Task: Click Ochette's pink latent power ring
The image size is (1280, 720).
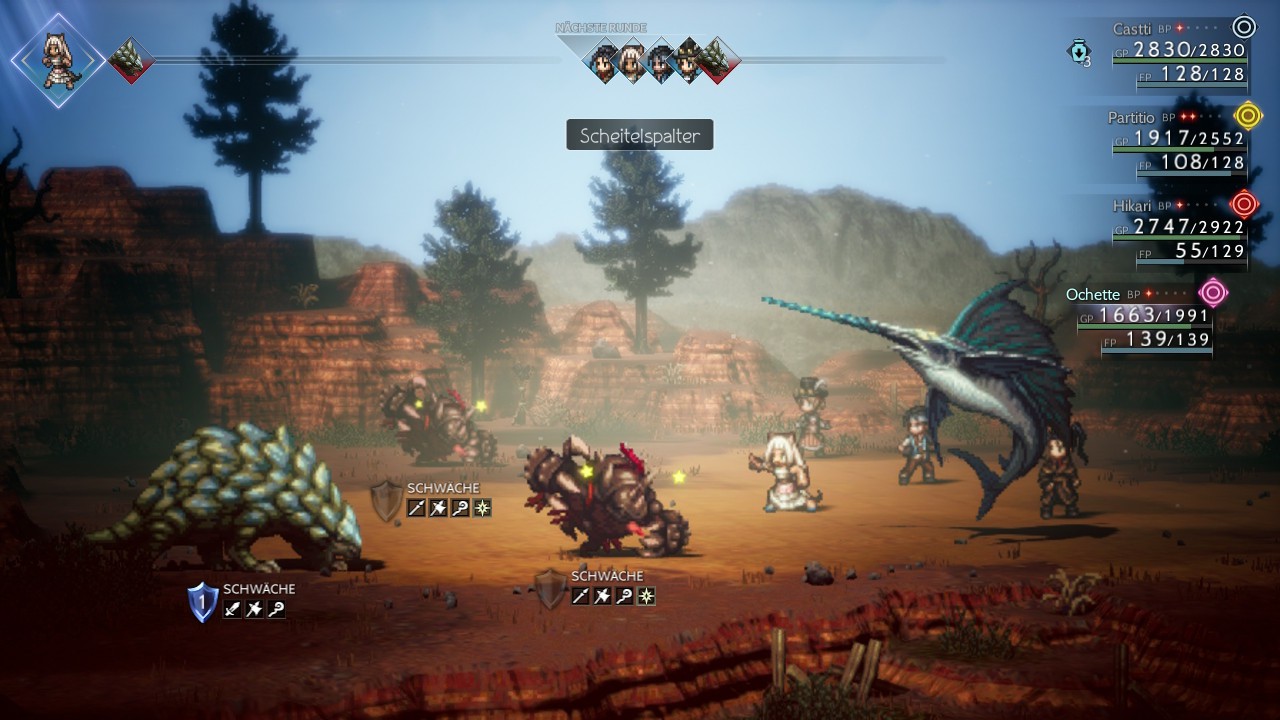Action: [1214, 292]
